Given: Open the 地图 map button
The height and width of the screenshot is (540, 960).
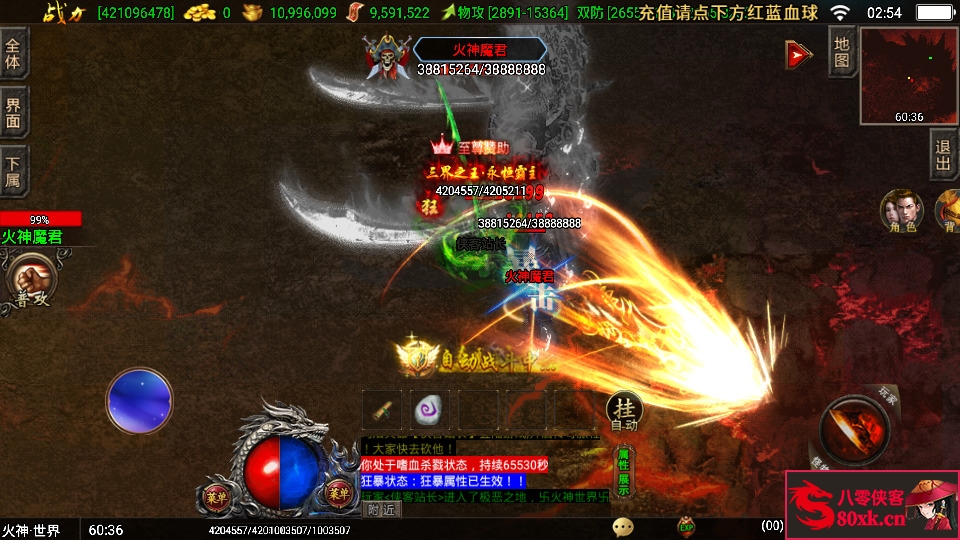Looking at the screenshot, I should [842, 51].
